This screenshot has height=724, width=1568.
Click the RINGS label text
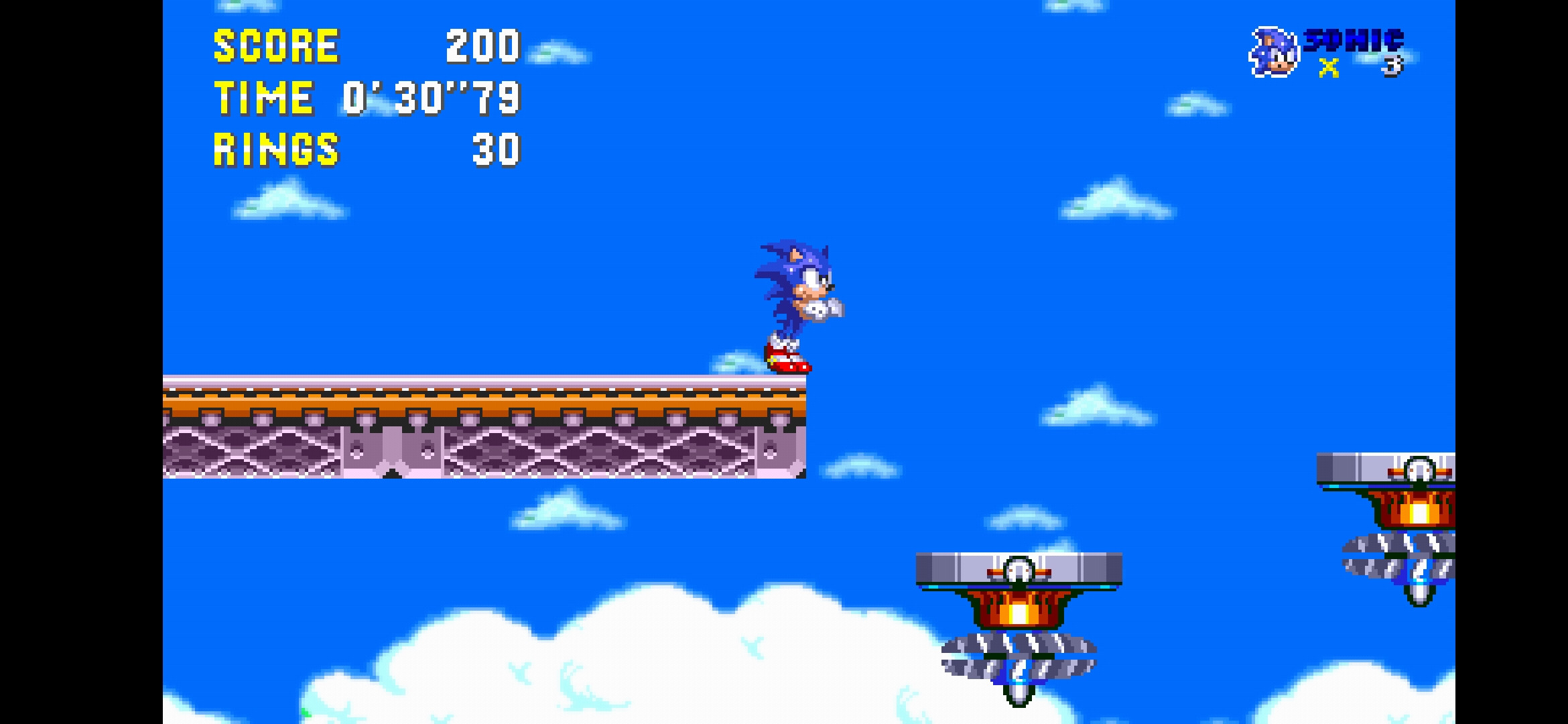275,149
